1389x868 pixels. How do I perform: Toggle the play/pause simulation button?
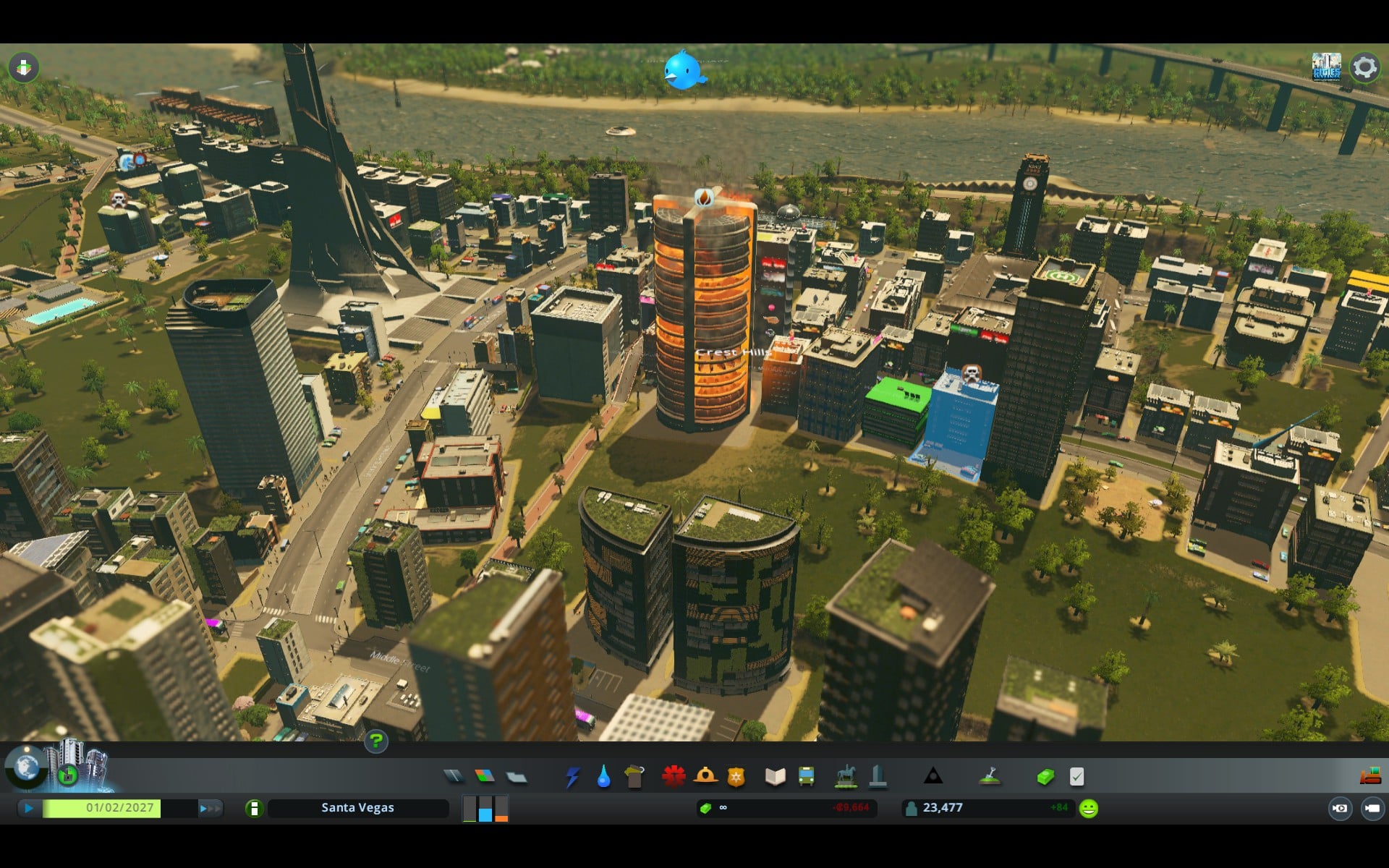28,808
